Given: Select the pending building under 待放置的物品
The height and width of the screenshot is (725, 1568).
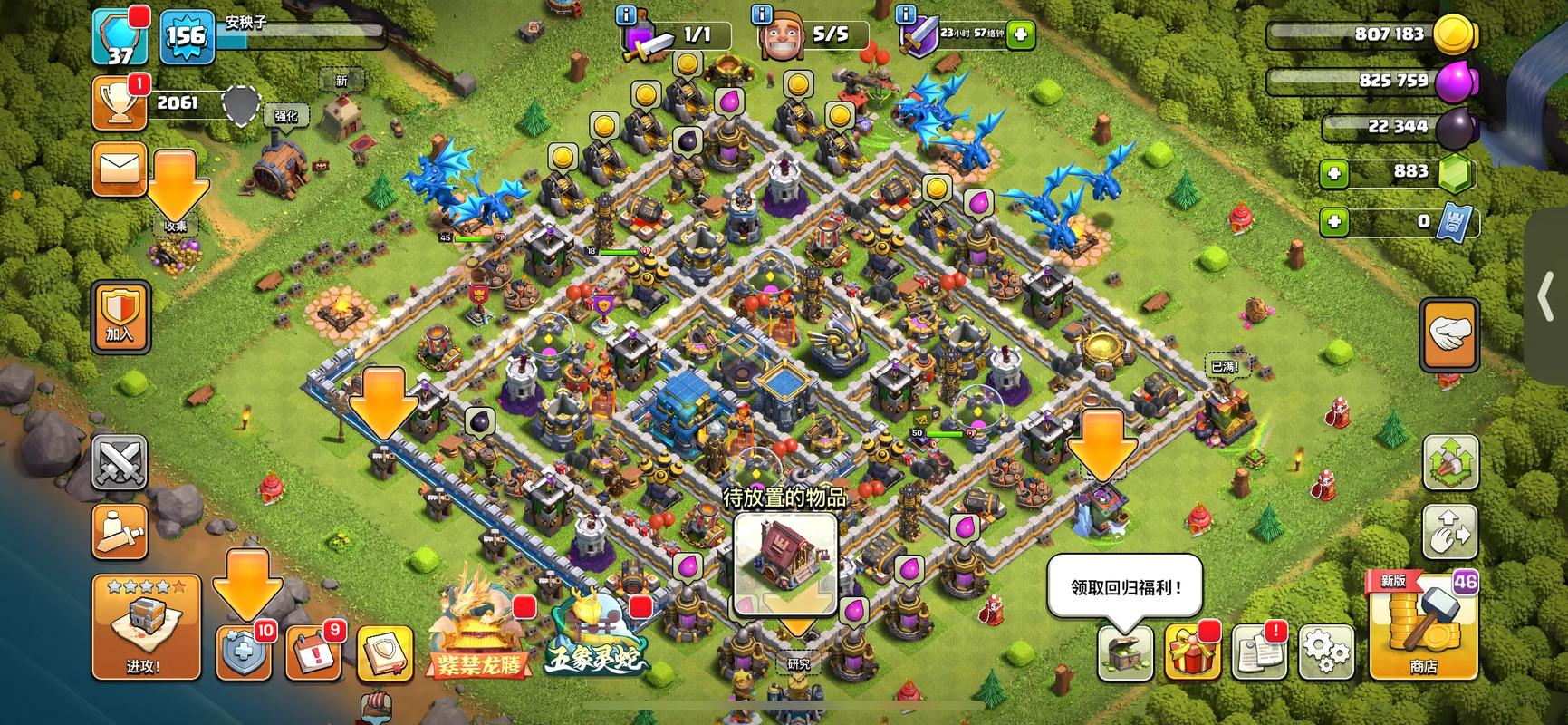Looking at the screenshot, I should (784, 563).
